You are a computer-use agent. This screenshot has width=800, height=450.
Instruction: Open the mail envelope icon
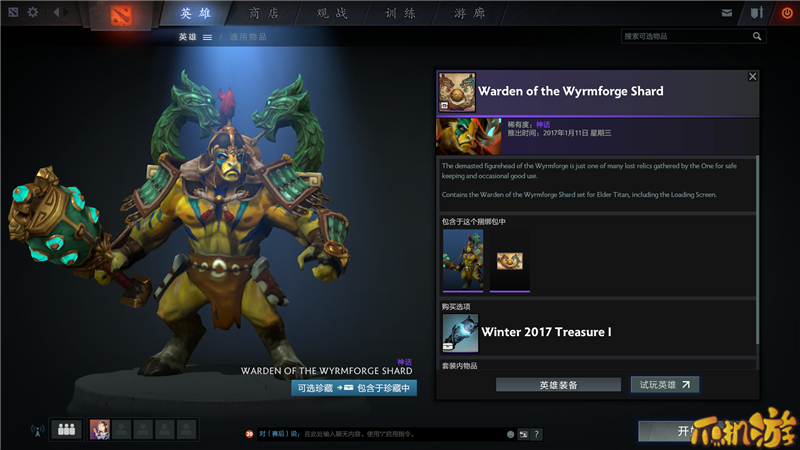[727, 13]
